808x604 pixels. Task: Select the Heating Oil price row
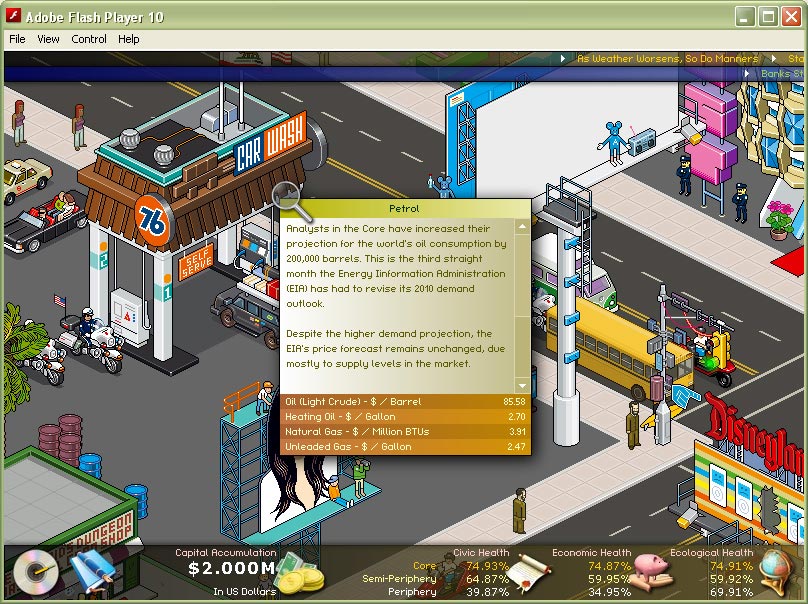pyautogui.click(x=405, y=417)
